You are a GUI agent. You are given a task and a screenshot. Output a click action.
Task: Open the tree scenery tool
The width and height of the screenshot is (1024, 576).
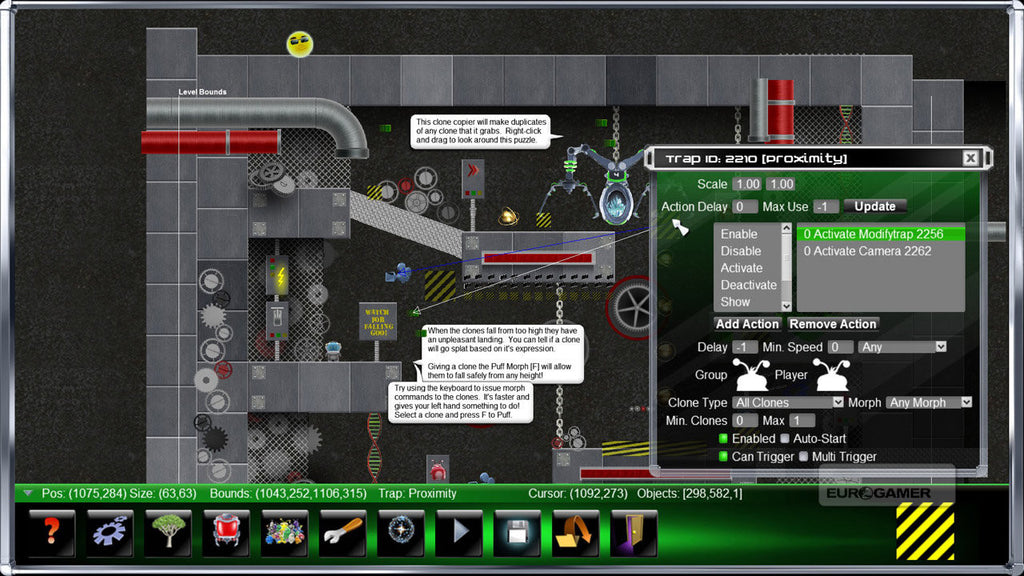[168, 532]
